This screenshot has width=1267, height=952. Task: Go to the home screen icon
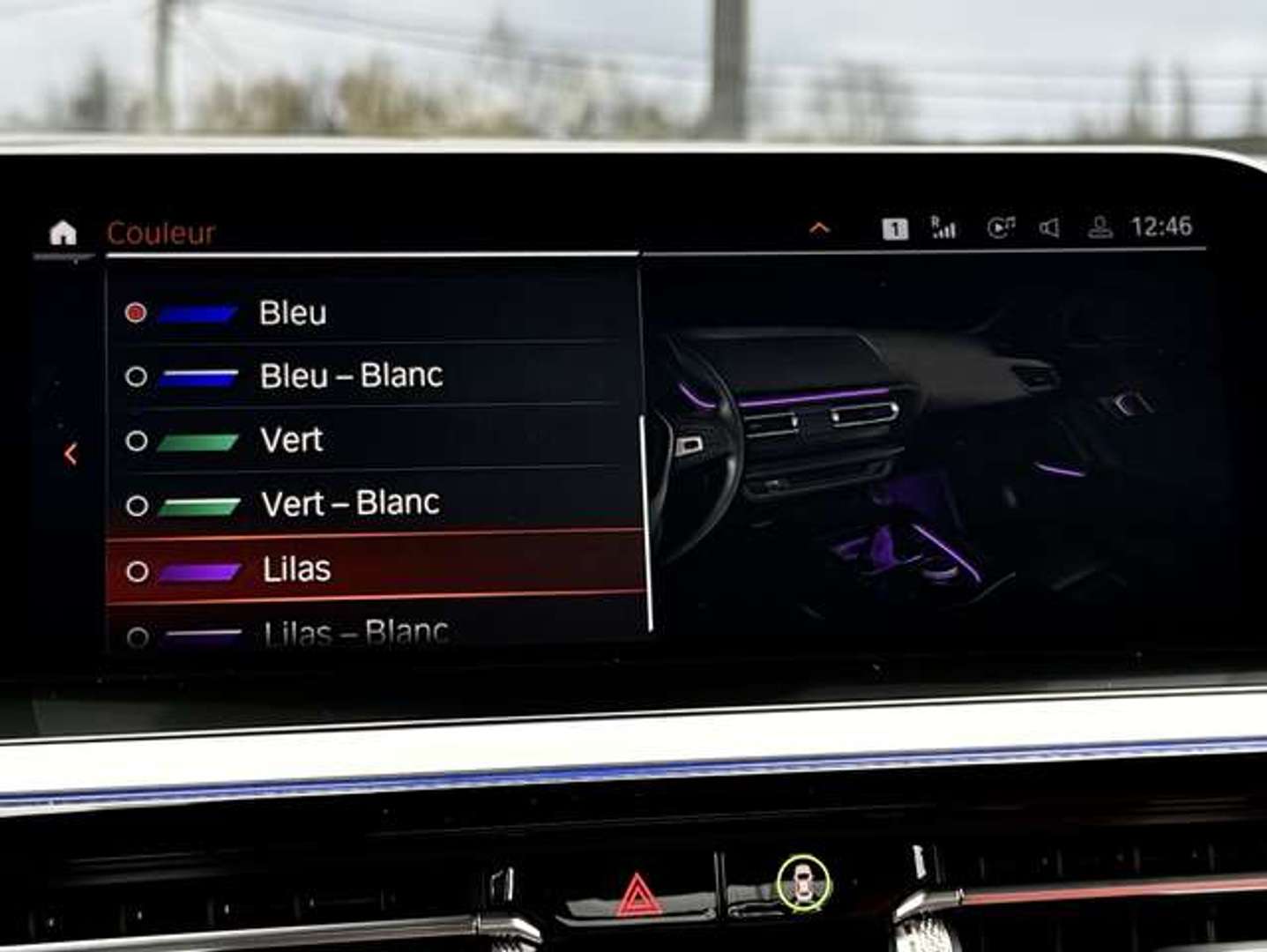click(63, 234)
